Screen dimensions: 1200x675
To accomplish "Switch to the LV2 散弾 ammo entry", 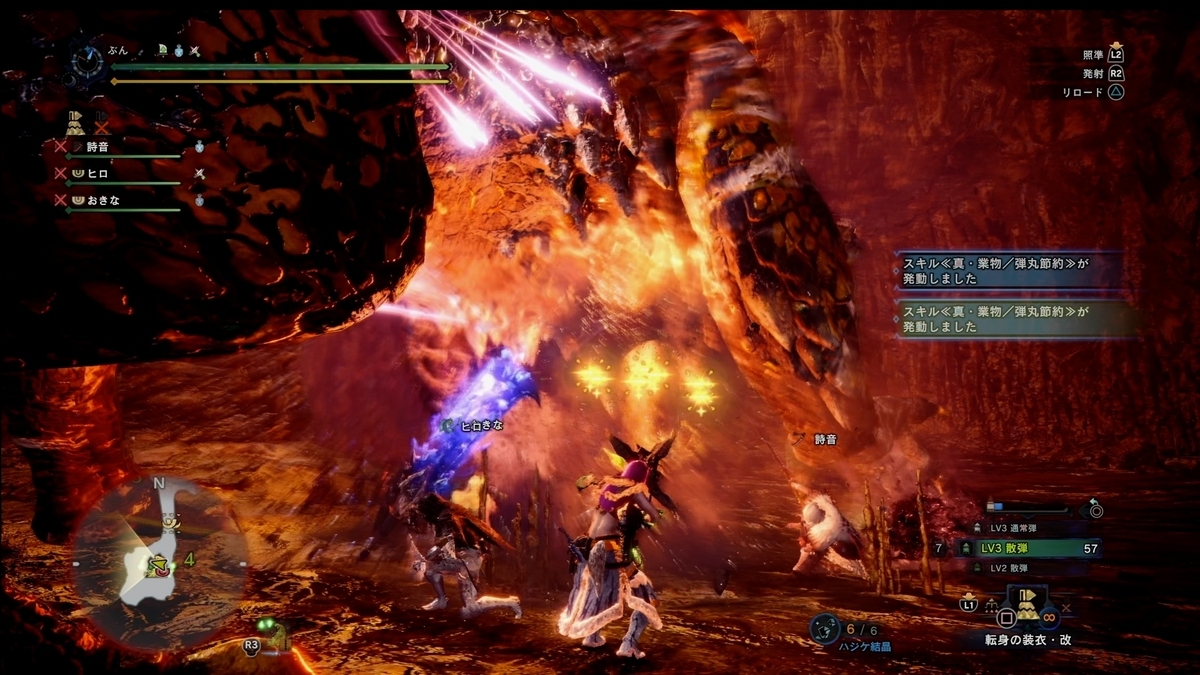I will [1010, 568].
